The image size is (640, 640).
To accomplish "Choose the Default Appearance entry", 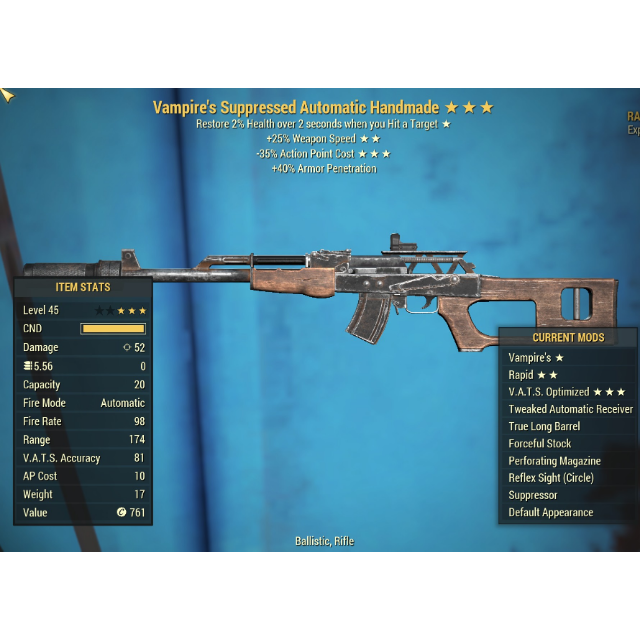I will (x=550, y=512).
